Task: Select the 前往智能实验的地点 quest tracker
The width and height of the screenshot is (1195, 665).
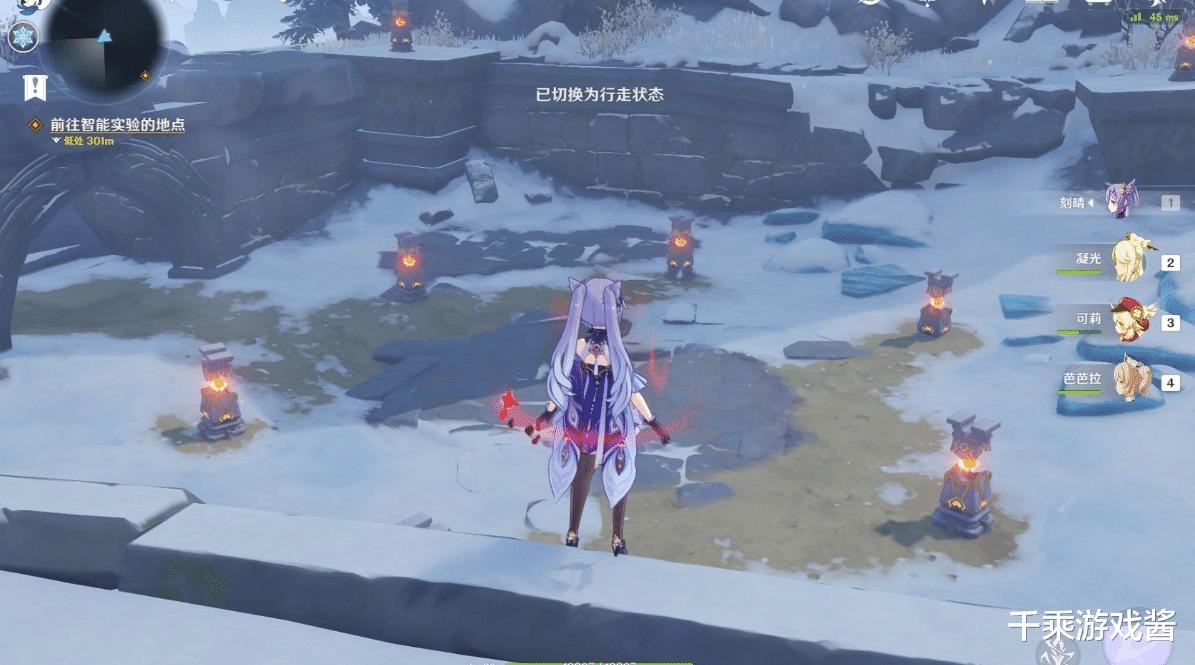Action: (x=117, y=126)
